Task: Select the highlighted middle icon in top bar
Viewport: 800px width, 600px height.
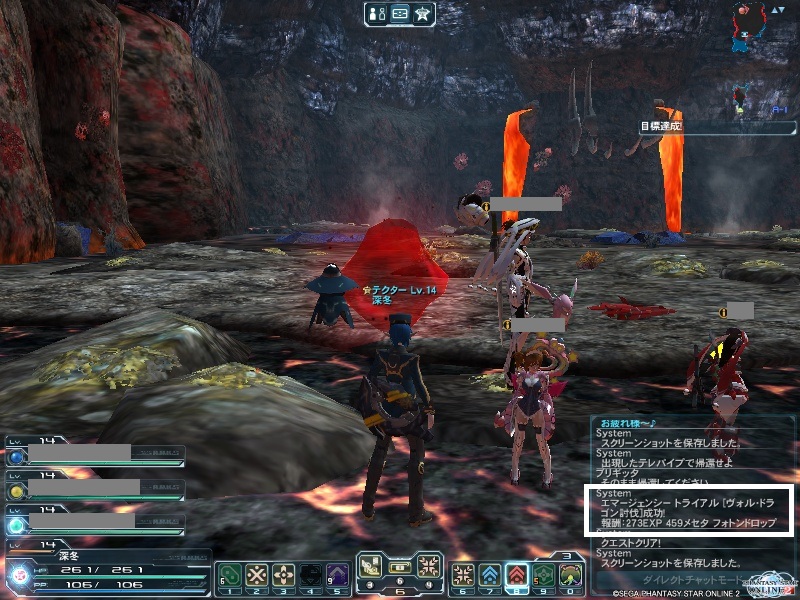Action: click(x=400, y=13)
